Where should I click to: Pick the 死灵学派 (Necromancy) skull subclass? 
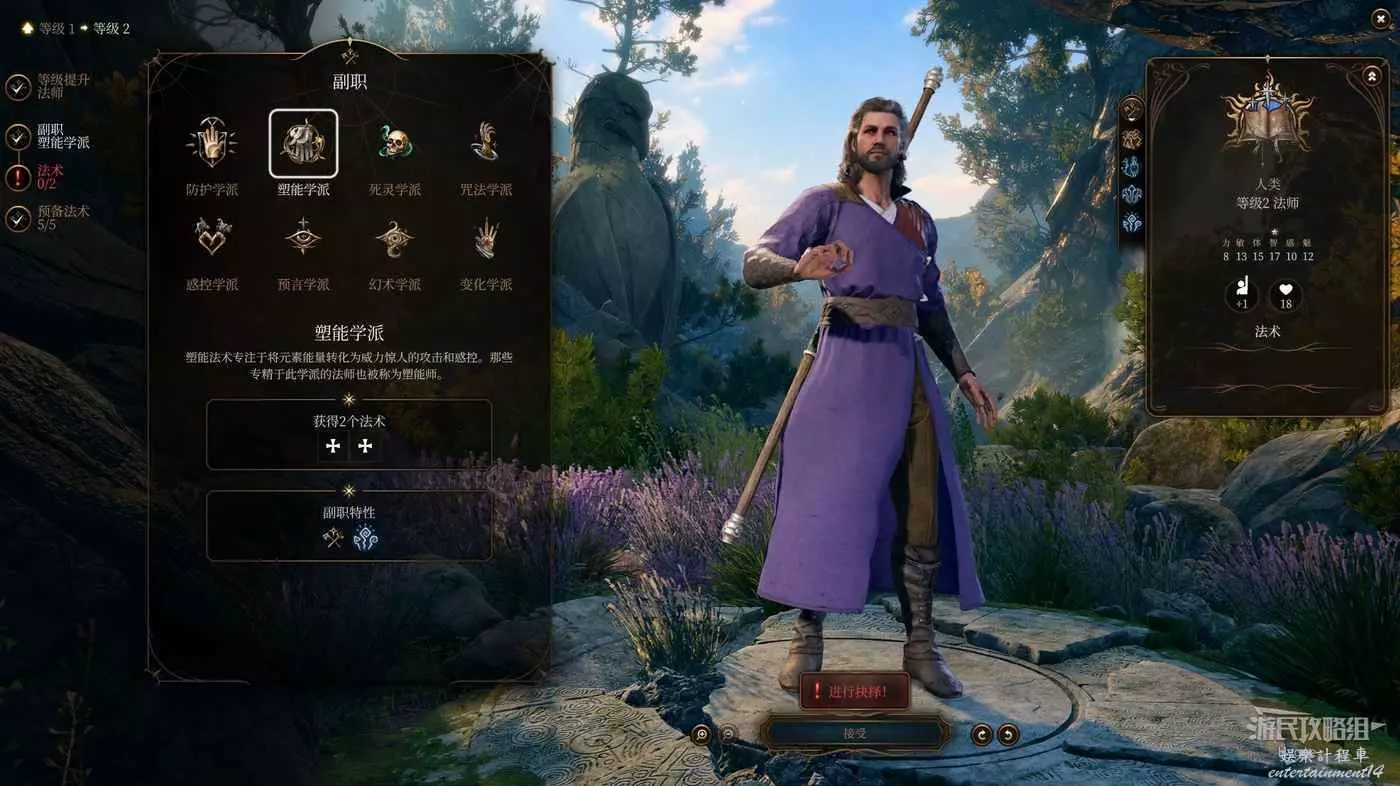pyautogui.click(x=395, y=144)
